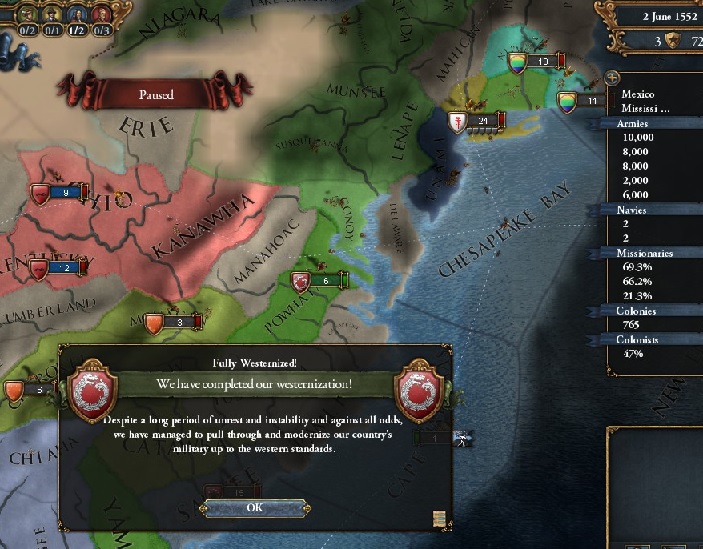Collapse the Armies outliner section

634,123
